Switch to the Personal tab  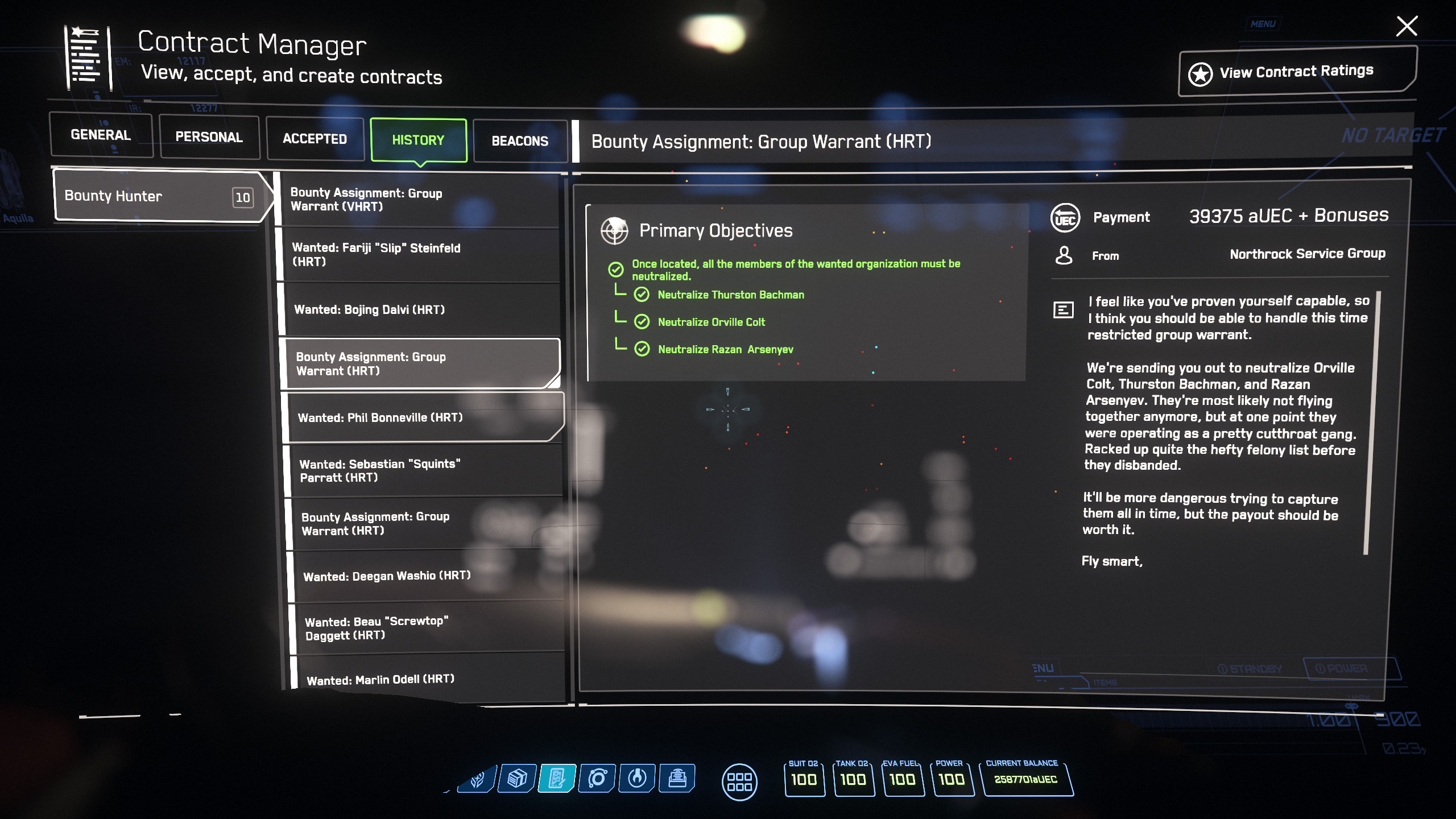click(209, 137)
